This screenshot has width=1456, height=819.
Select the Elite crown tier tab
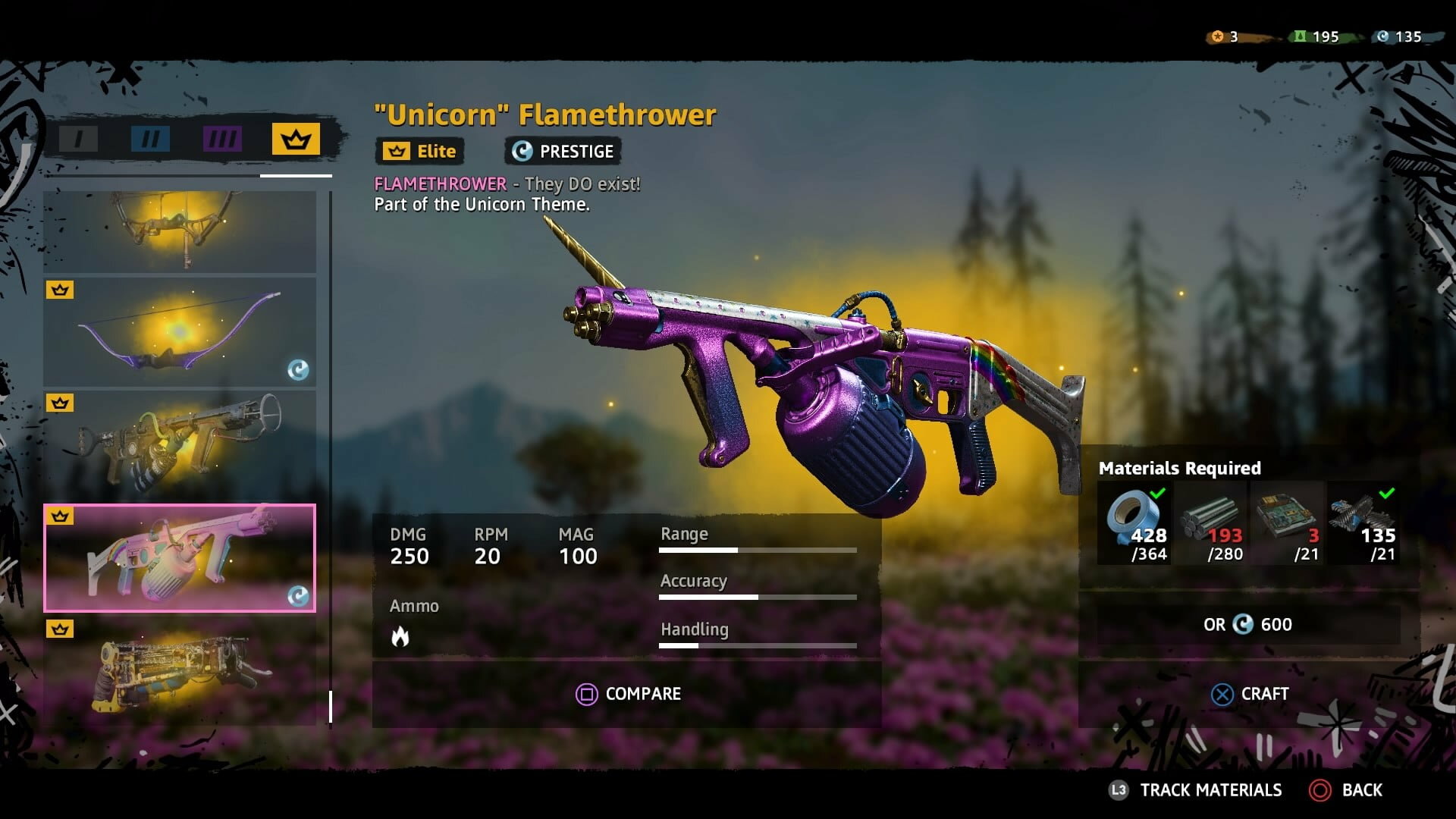[x=296, y=140]
